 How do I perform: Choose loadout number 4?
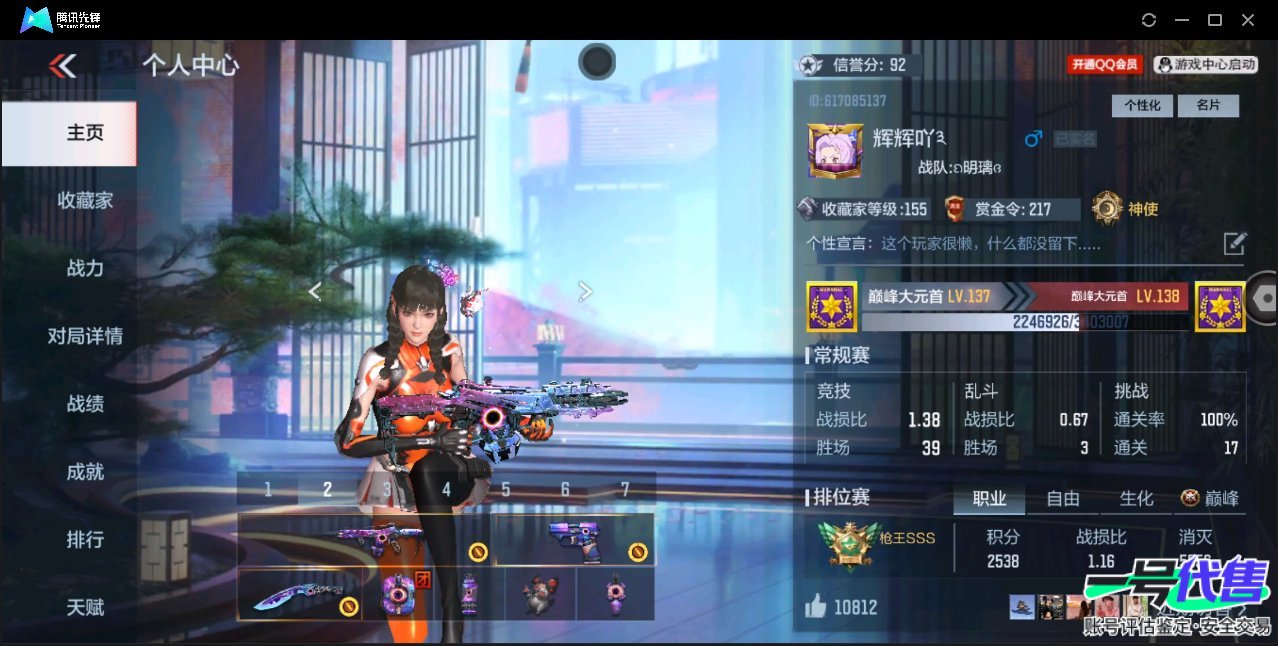coord(446,490)
